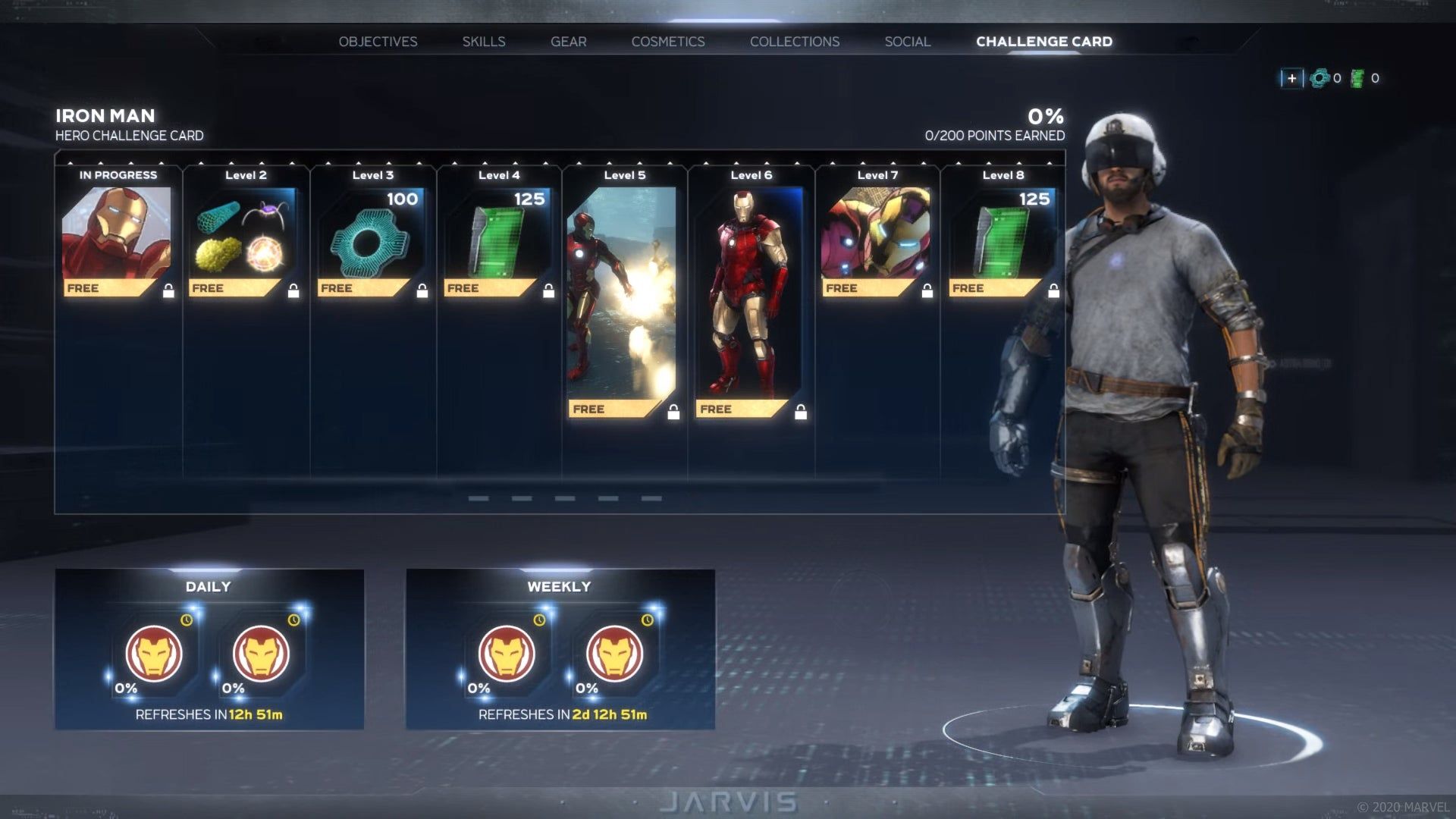Go to the Gear tab
Image resolution: width=1456 pixels, height=819 pixels.
[568, 42]
